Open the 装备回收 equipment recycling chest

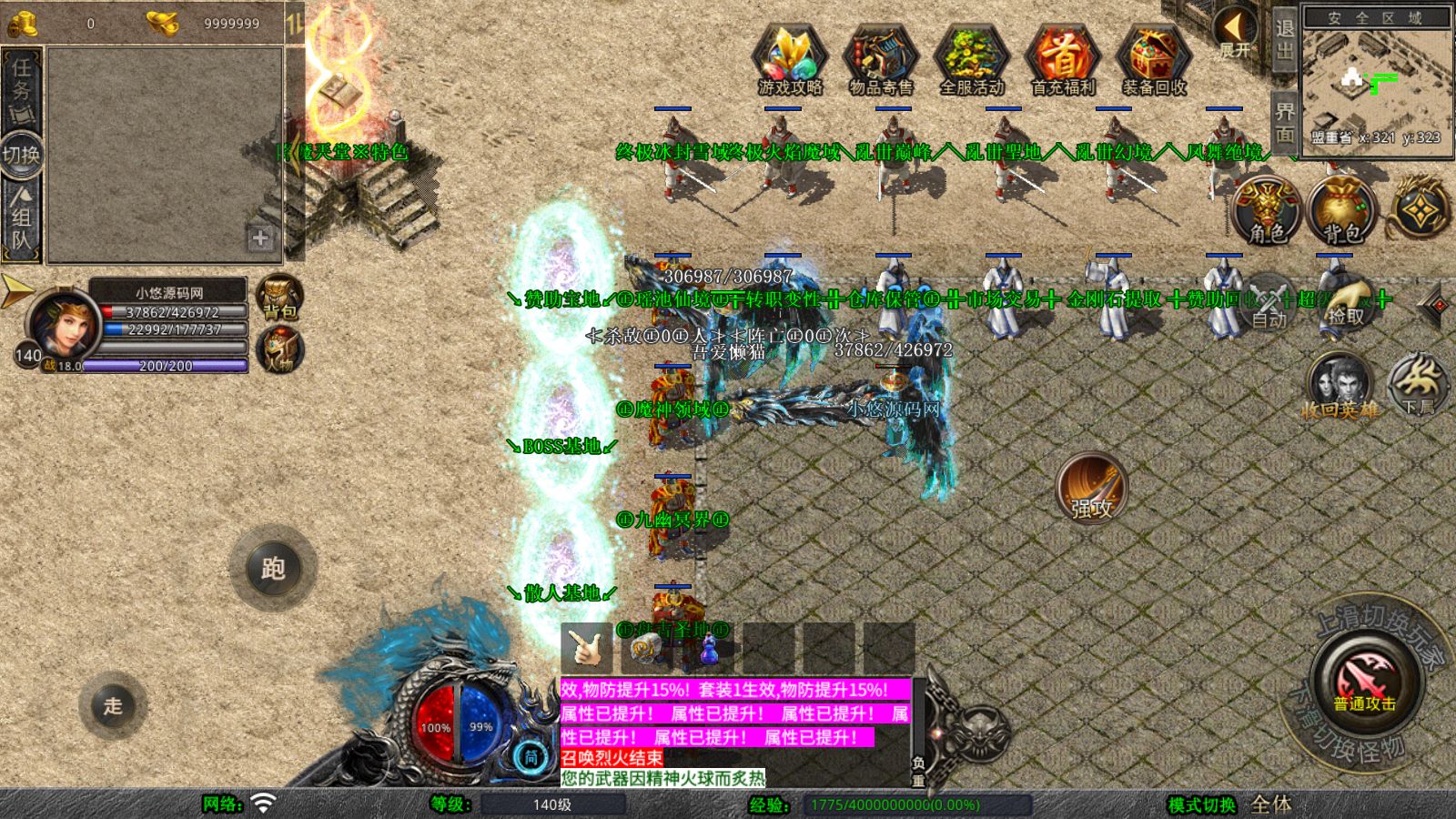pyautogui.click(x=1153, y=59)
